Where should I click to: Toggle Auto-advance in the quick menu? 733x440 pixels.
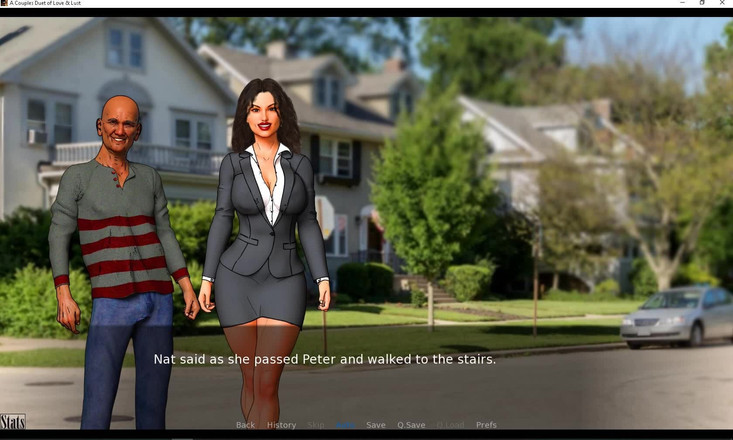point(345,425)
